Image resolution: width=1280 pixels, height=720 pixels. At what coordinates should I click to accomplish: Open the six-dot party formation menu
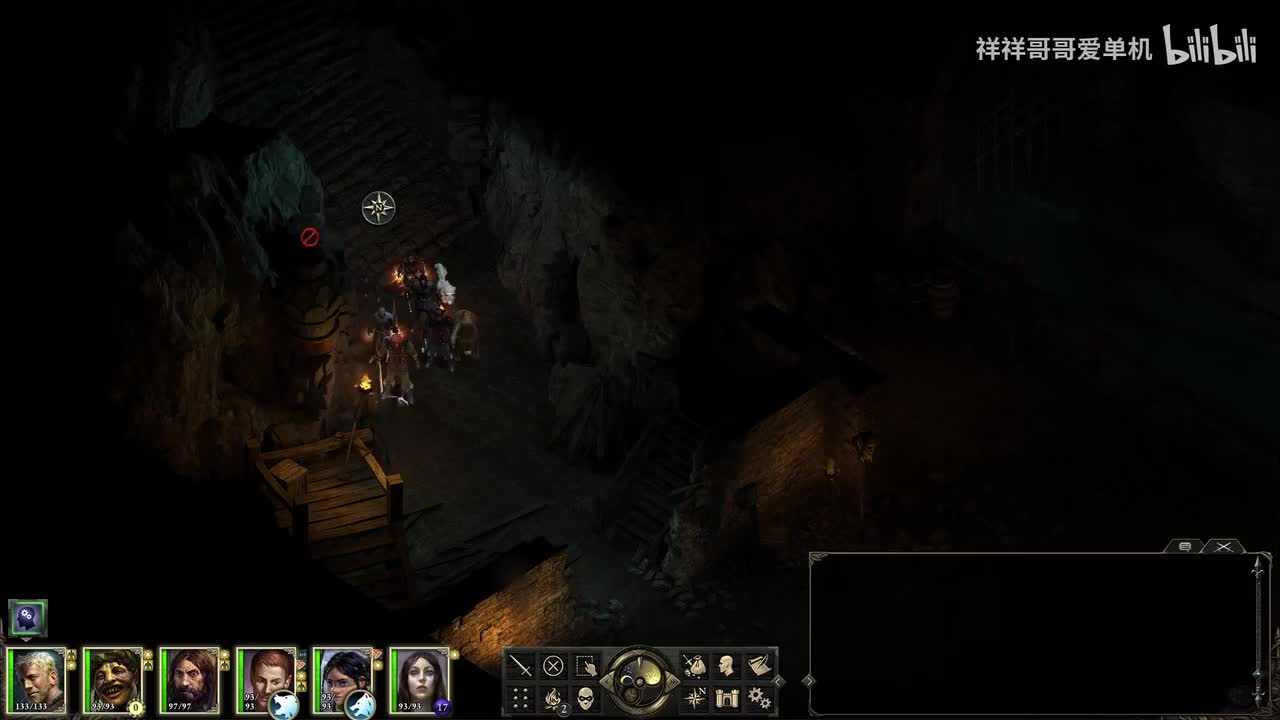pyautogui.click(x=521, y=698)
